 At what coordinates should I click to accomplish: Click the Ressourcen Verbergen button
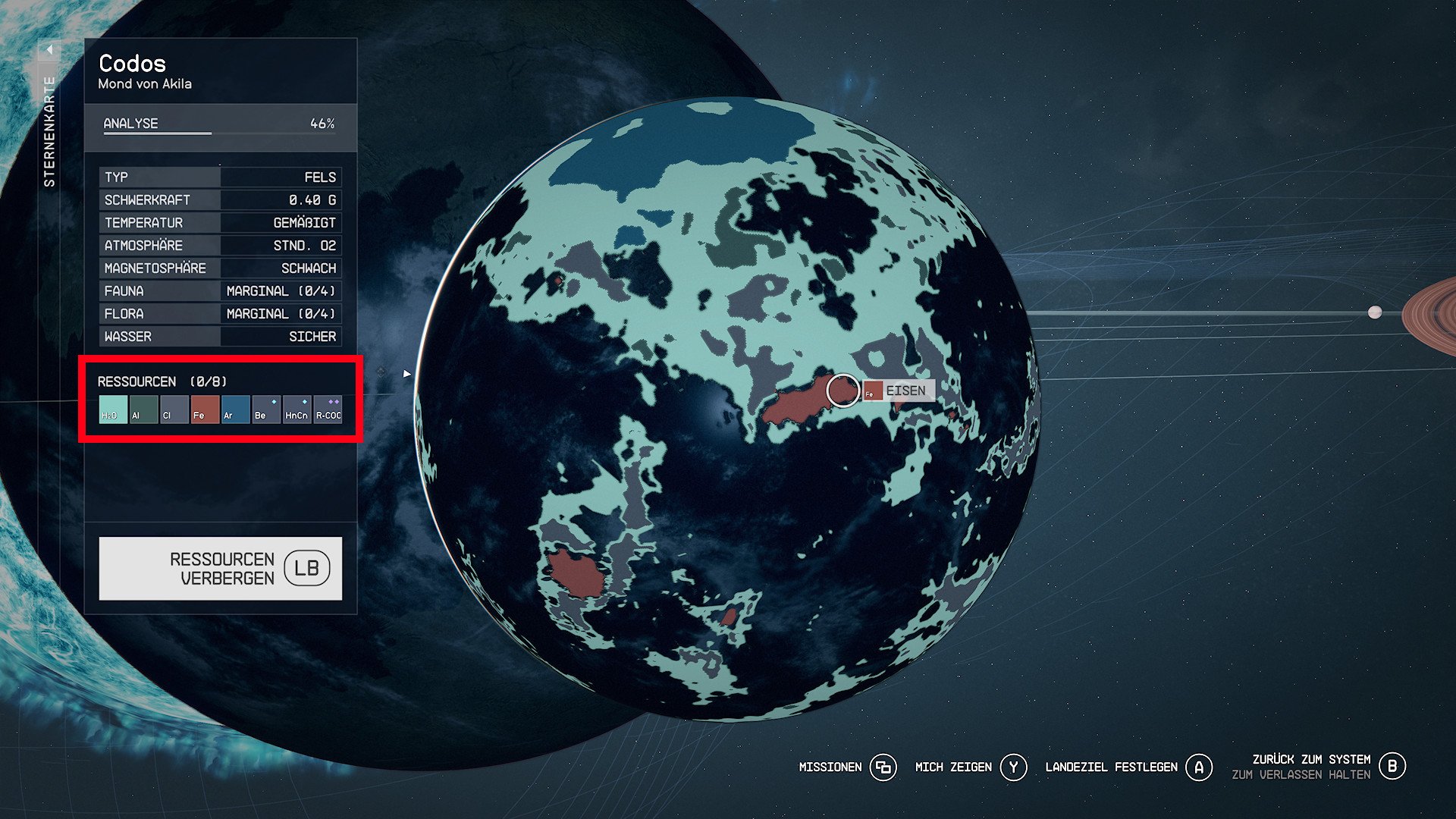point(221,569)
